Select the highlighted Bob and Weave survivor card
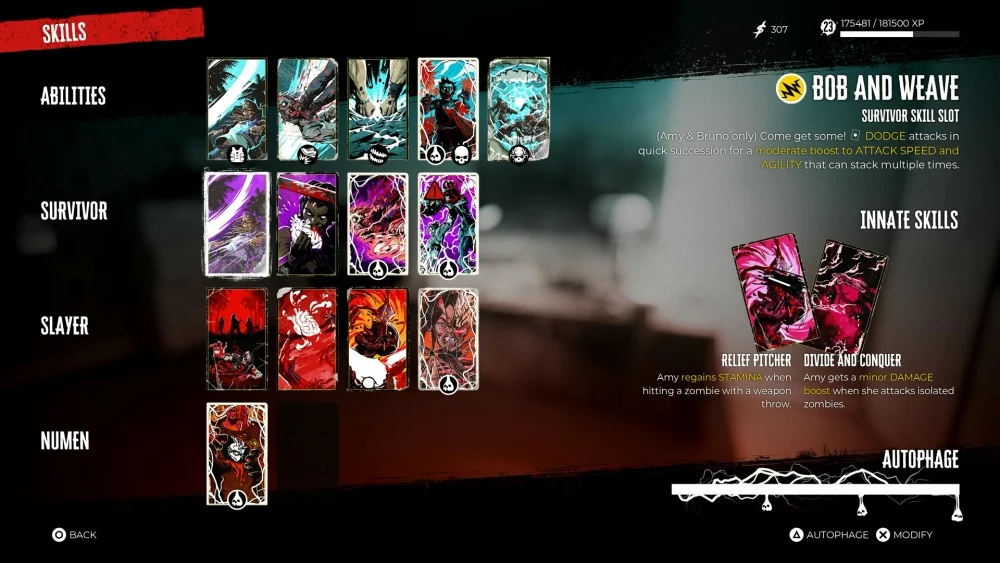 tap(237, 224)
